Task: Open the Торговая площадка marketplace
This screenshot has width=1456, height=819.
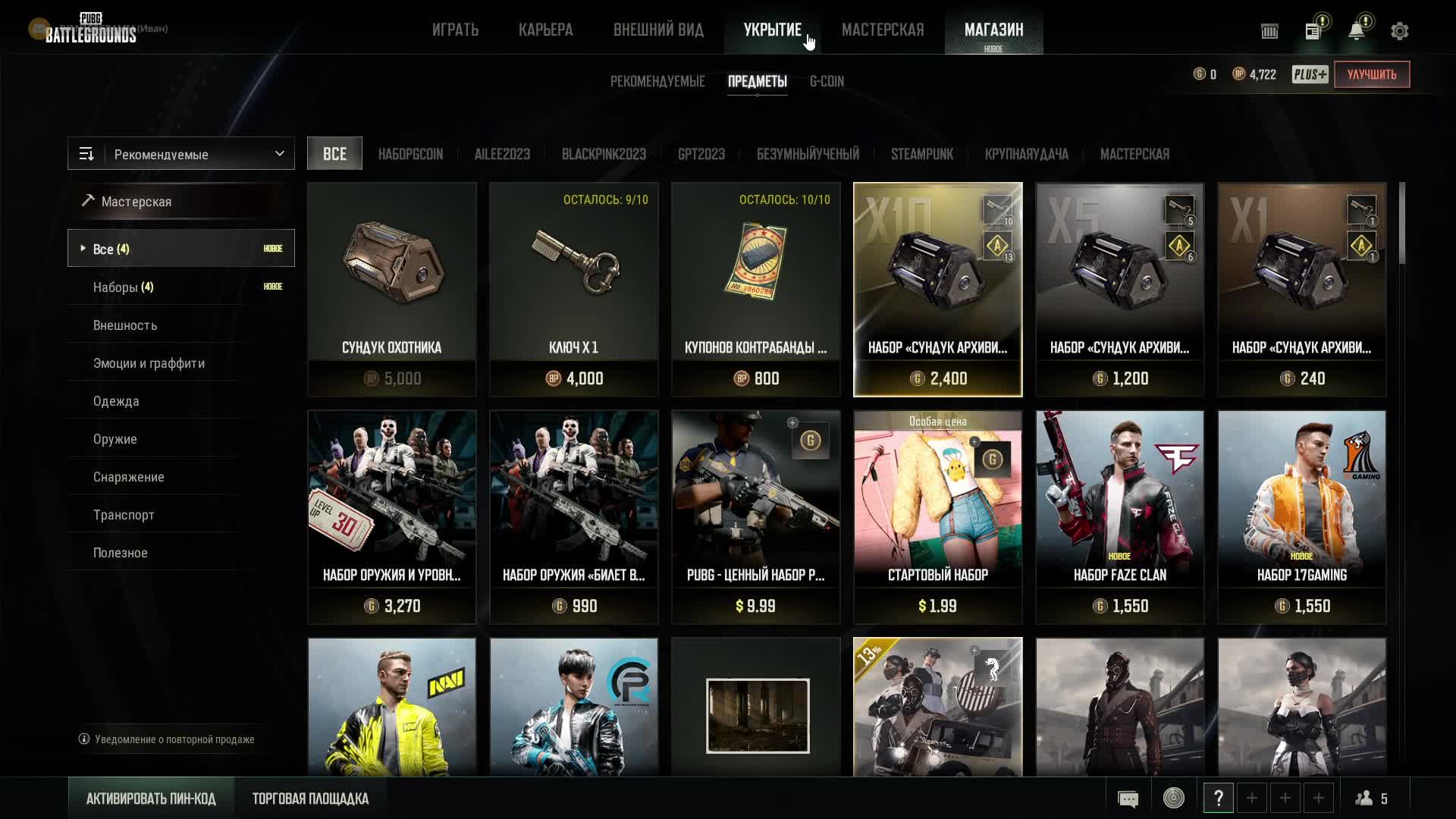Action: pyautogui.click(x=310, y=799)
